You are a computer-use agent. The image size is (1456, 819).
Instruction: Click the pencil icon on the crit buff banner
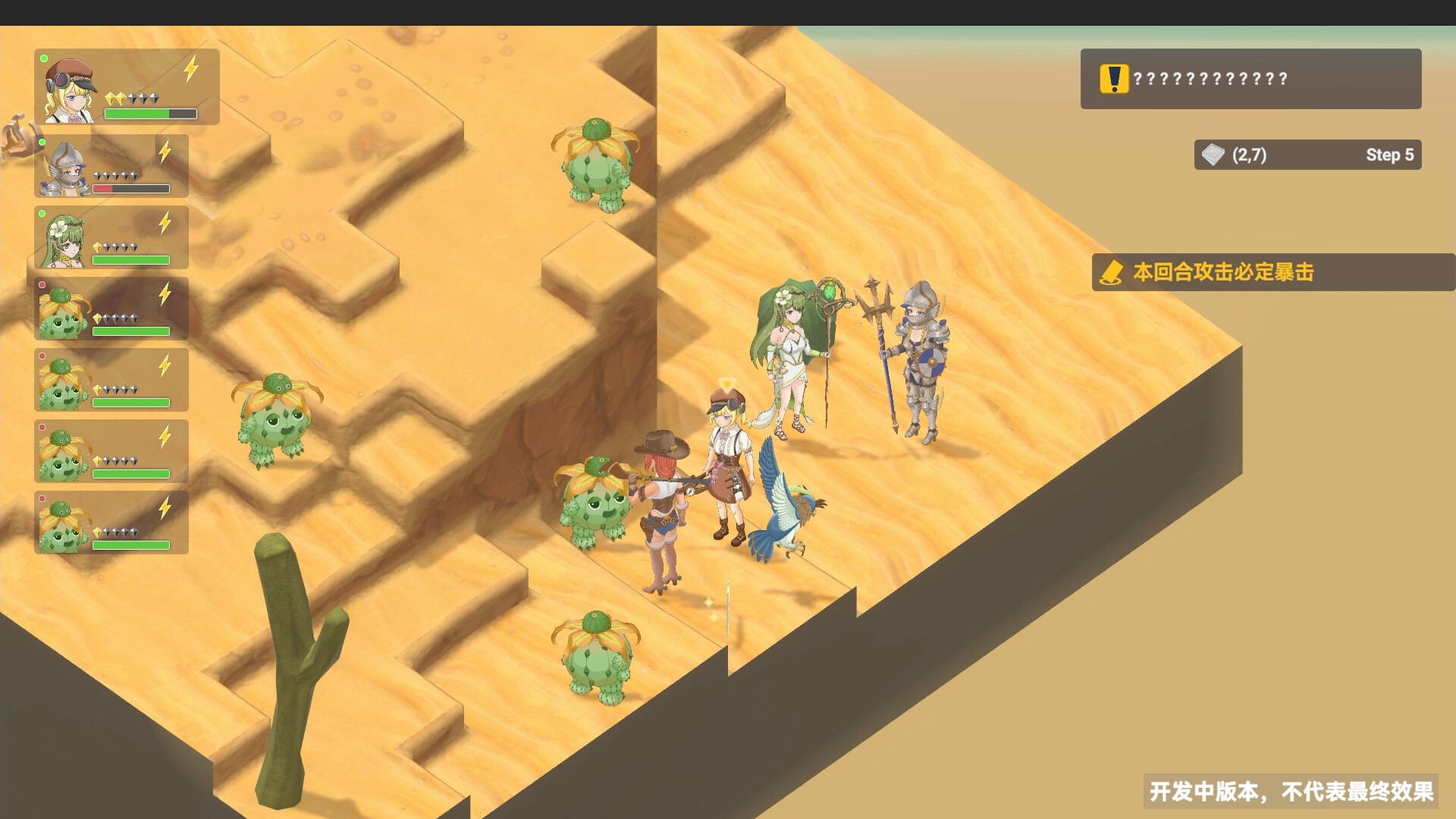point(1111,273)
